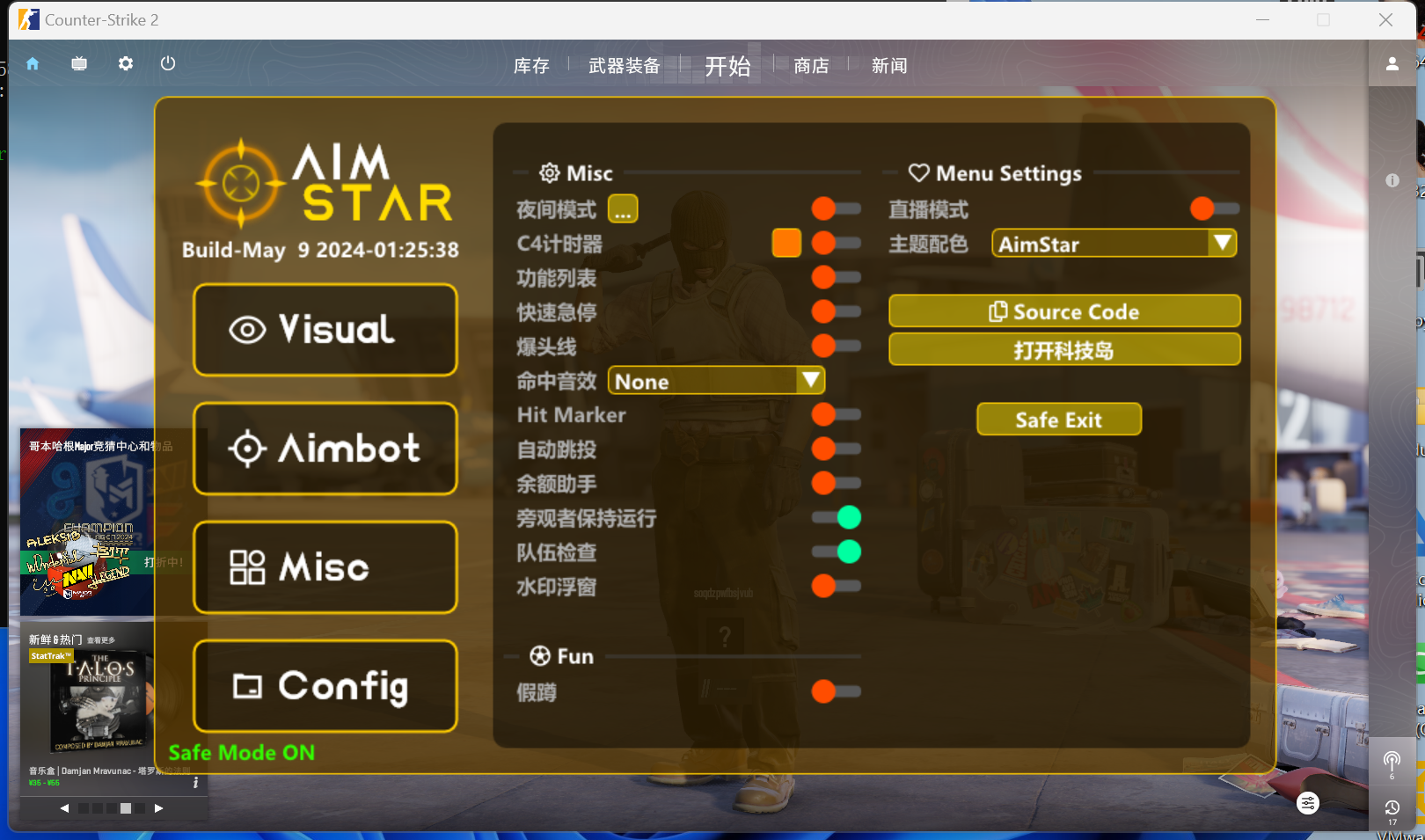Open the Aimbot configuration panel

click(325, 449)
